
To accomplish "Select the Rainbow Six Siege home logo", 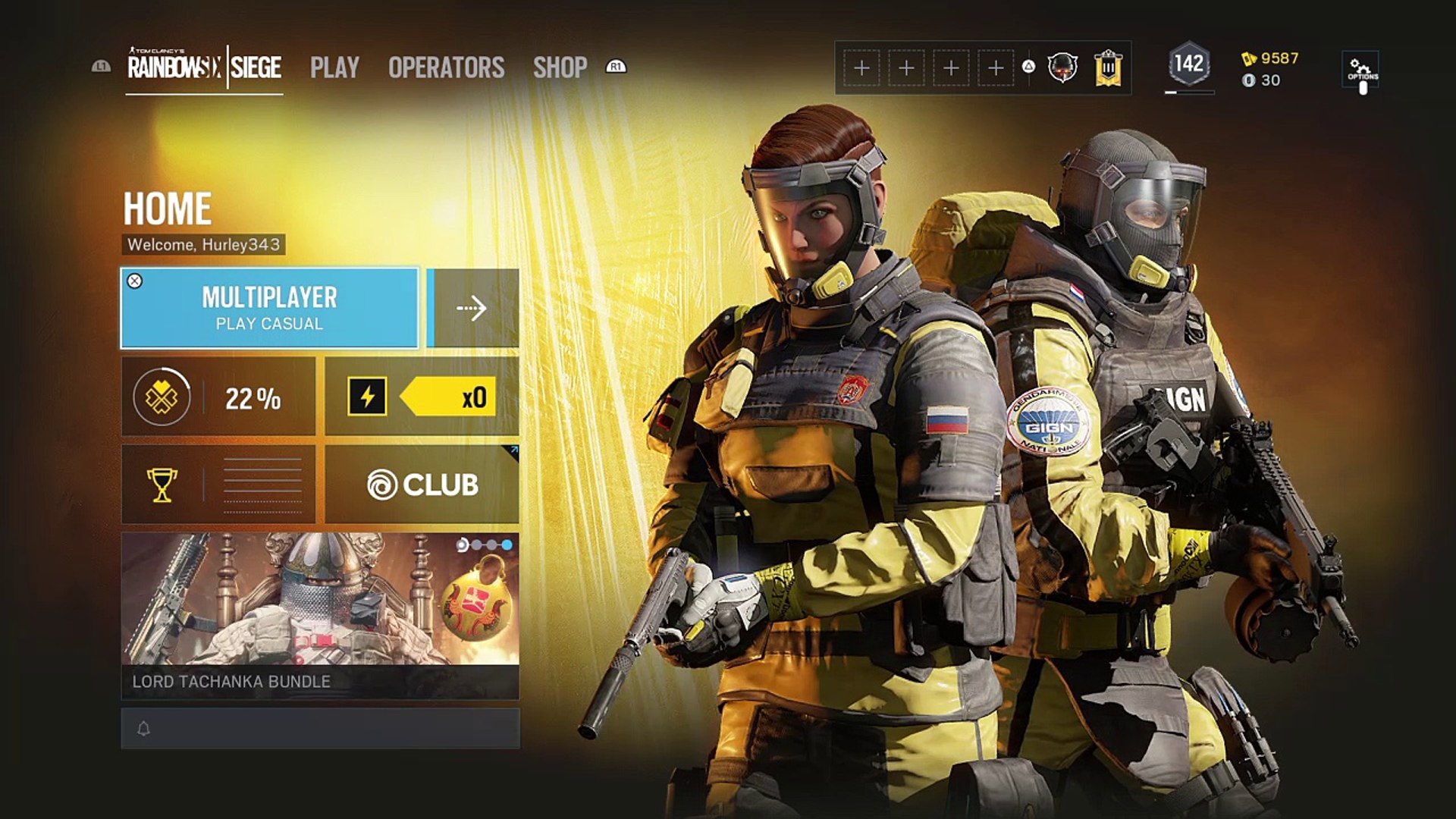I will [204, 67].
